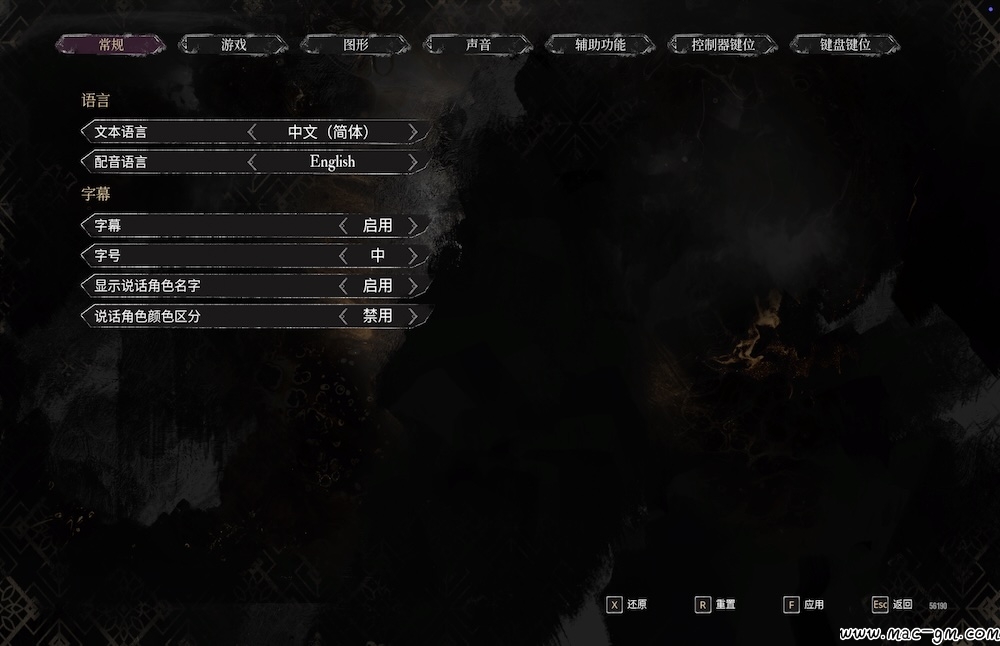Apply changes with the 应用 button
Image resolution: width=1000 pixels, height=646 pixels.
pos(804,605)
